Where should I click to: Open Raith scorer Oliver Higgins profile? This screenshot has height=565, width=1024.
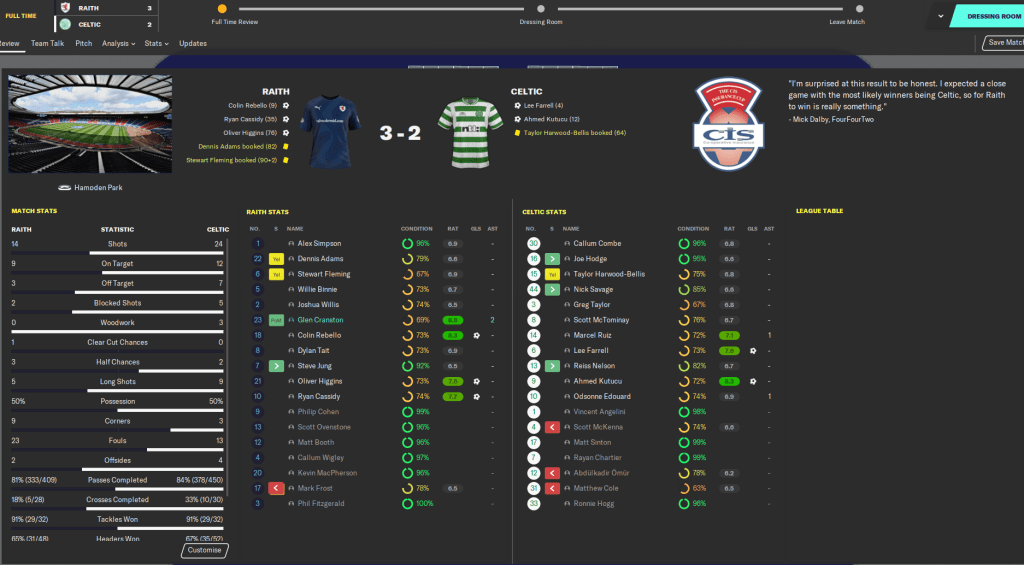[322, 381]
